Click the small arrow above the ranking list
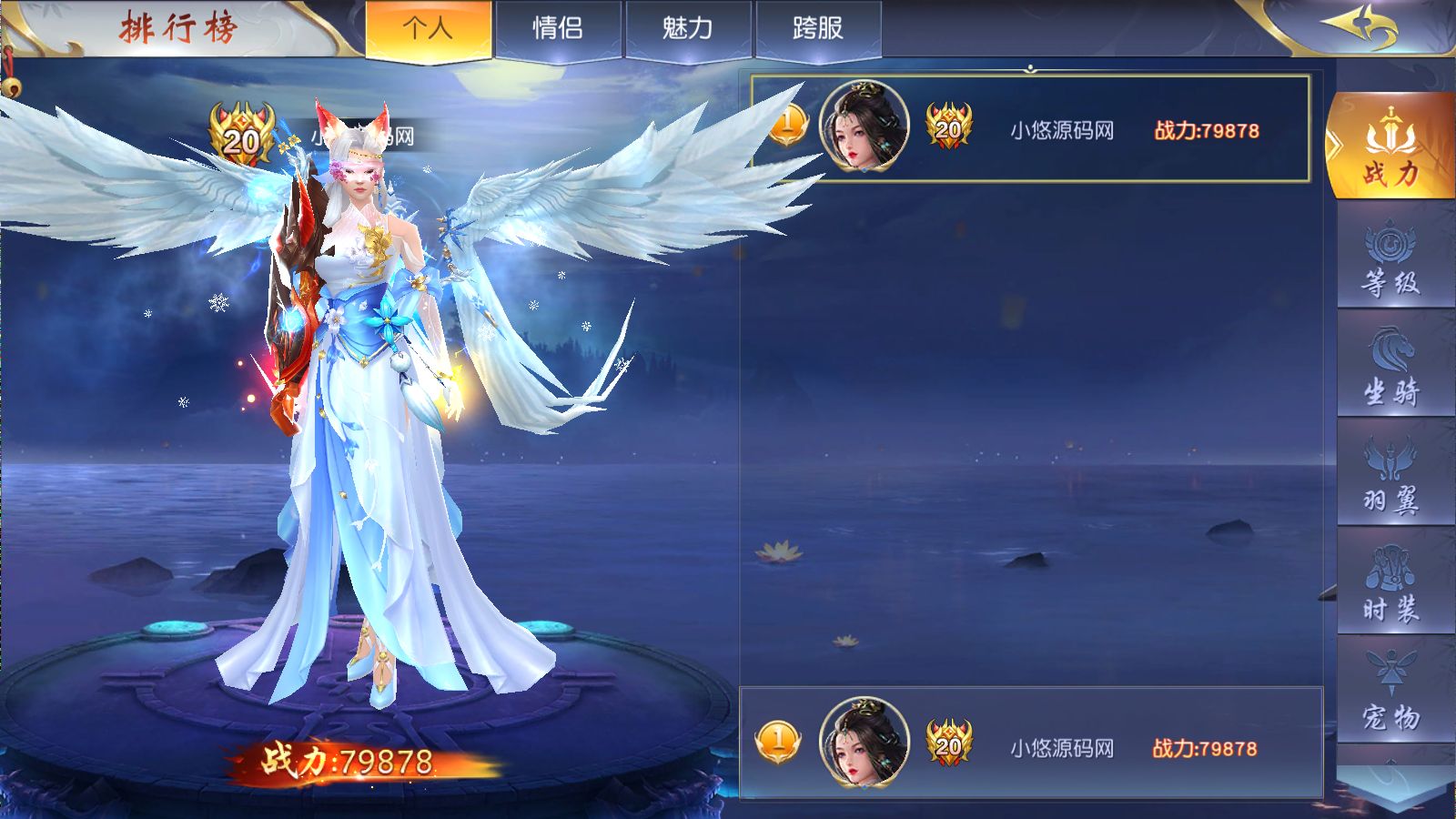This screenshot has height=819, width=1456. (1029, 66)
